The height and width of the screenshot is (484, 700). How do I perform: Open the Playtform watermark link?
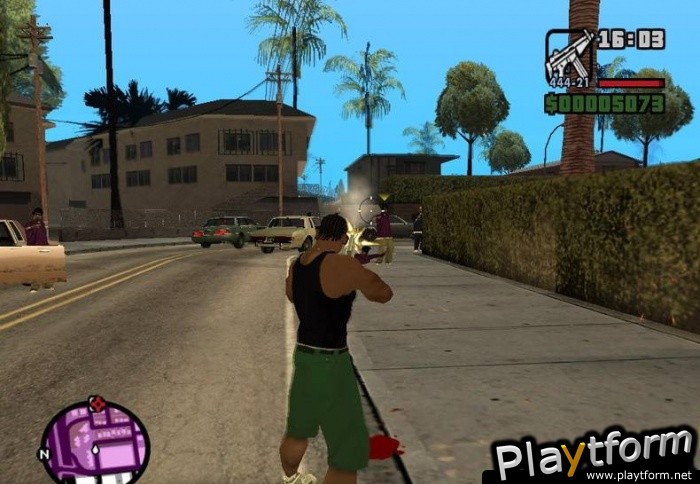tap(594, 457)
